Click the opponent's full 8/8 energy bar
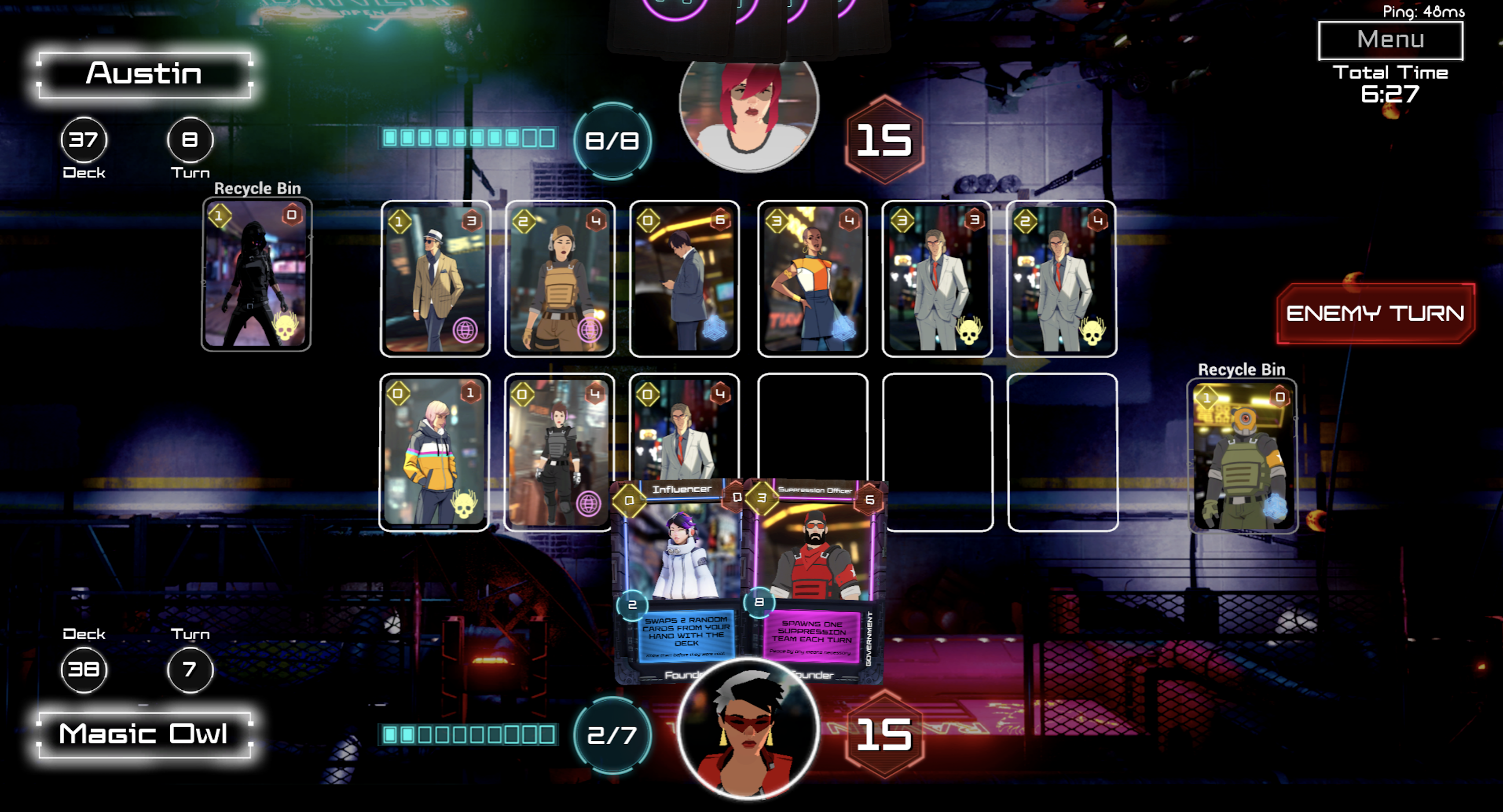Image resolution: width=1503 pixels, height=812 pixels. point(467,138)
